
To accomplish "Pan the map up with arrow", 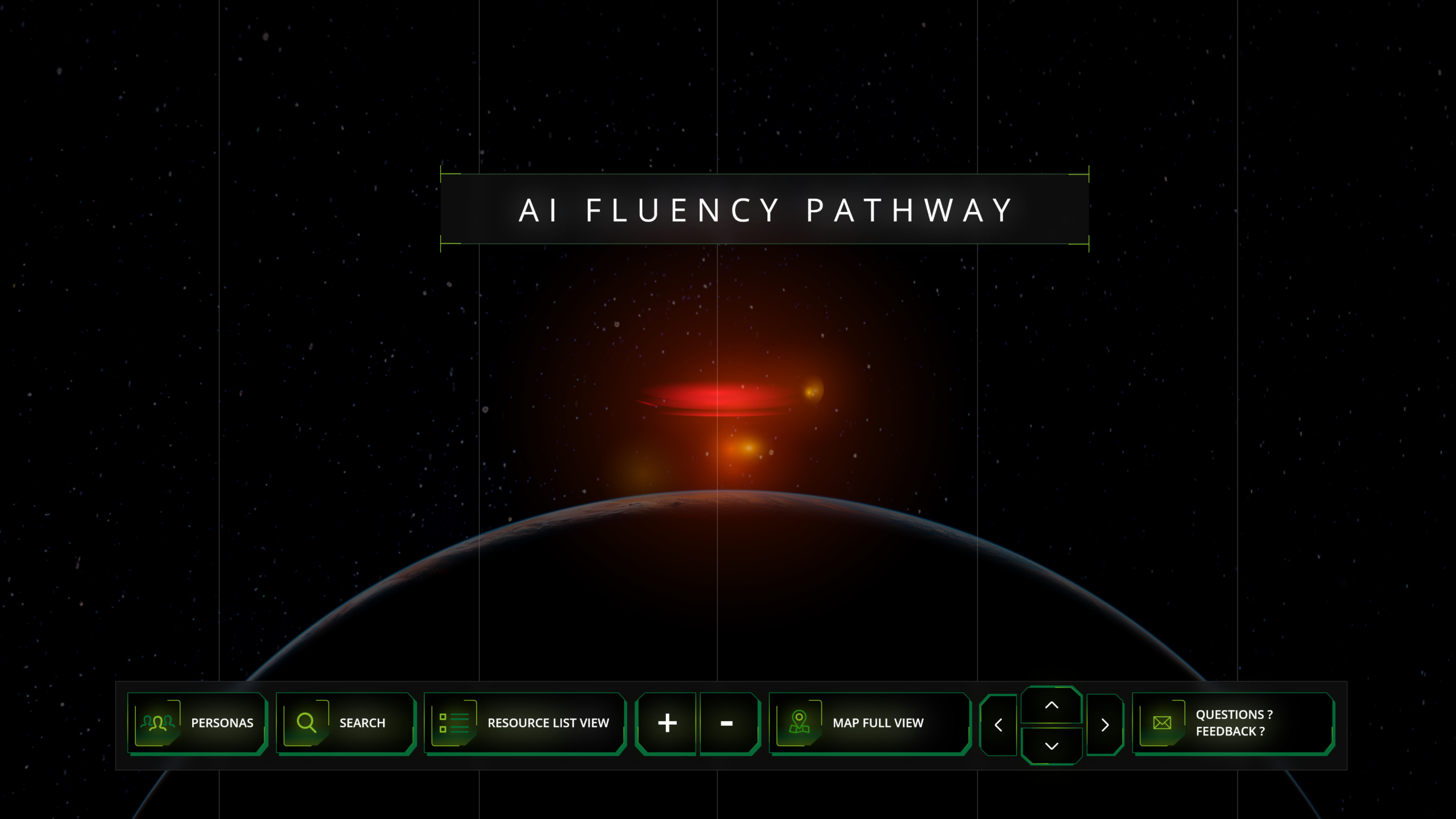I will (1052, 706).
